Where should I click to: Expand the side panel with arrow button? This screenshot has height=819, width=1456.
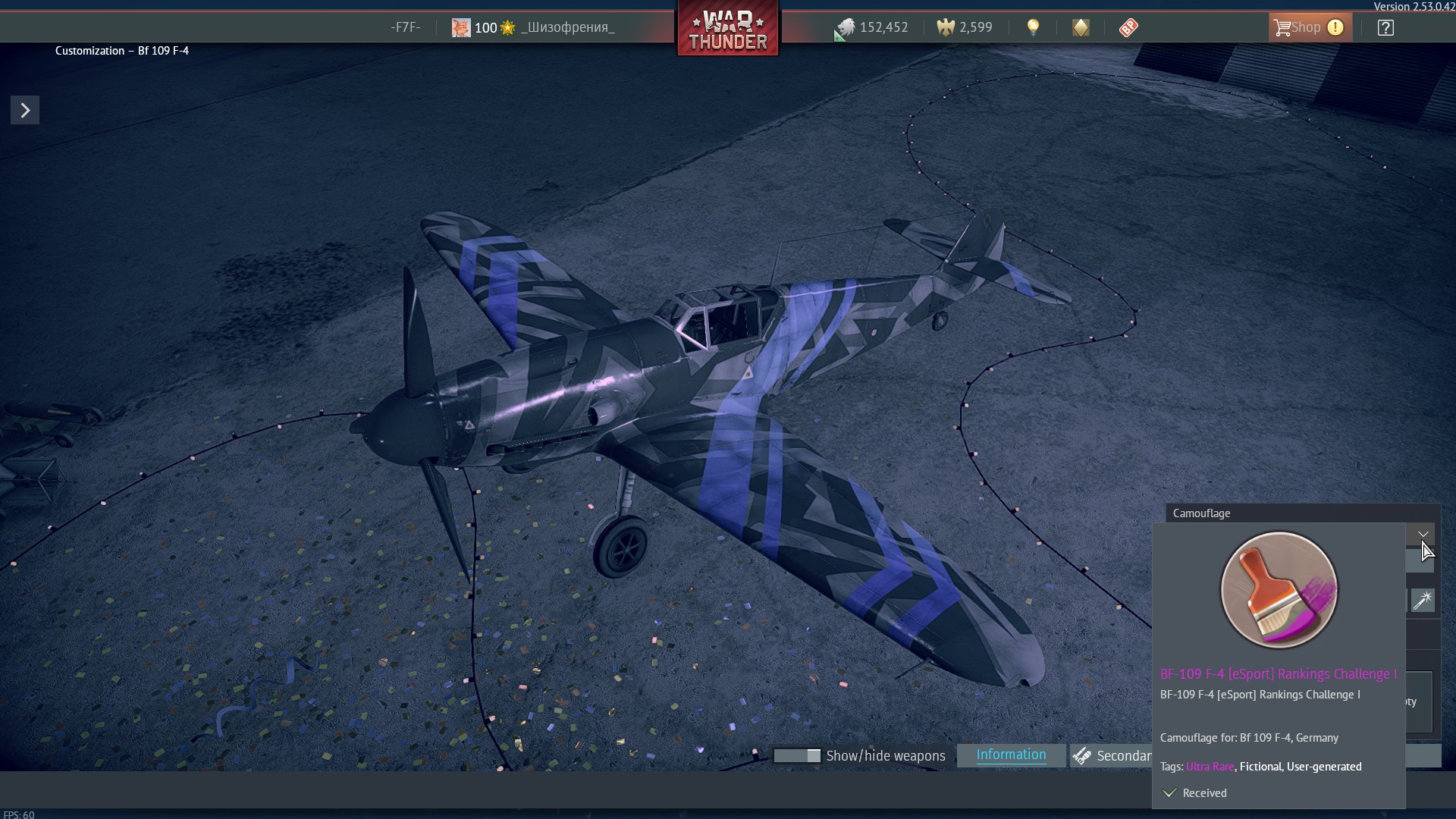25,111
